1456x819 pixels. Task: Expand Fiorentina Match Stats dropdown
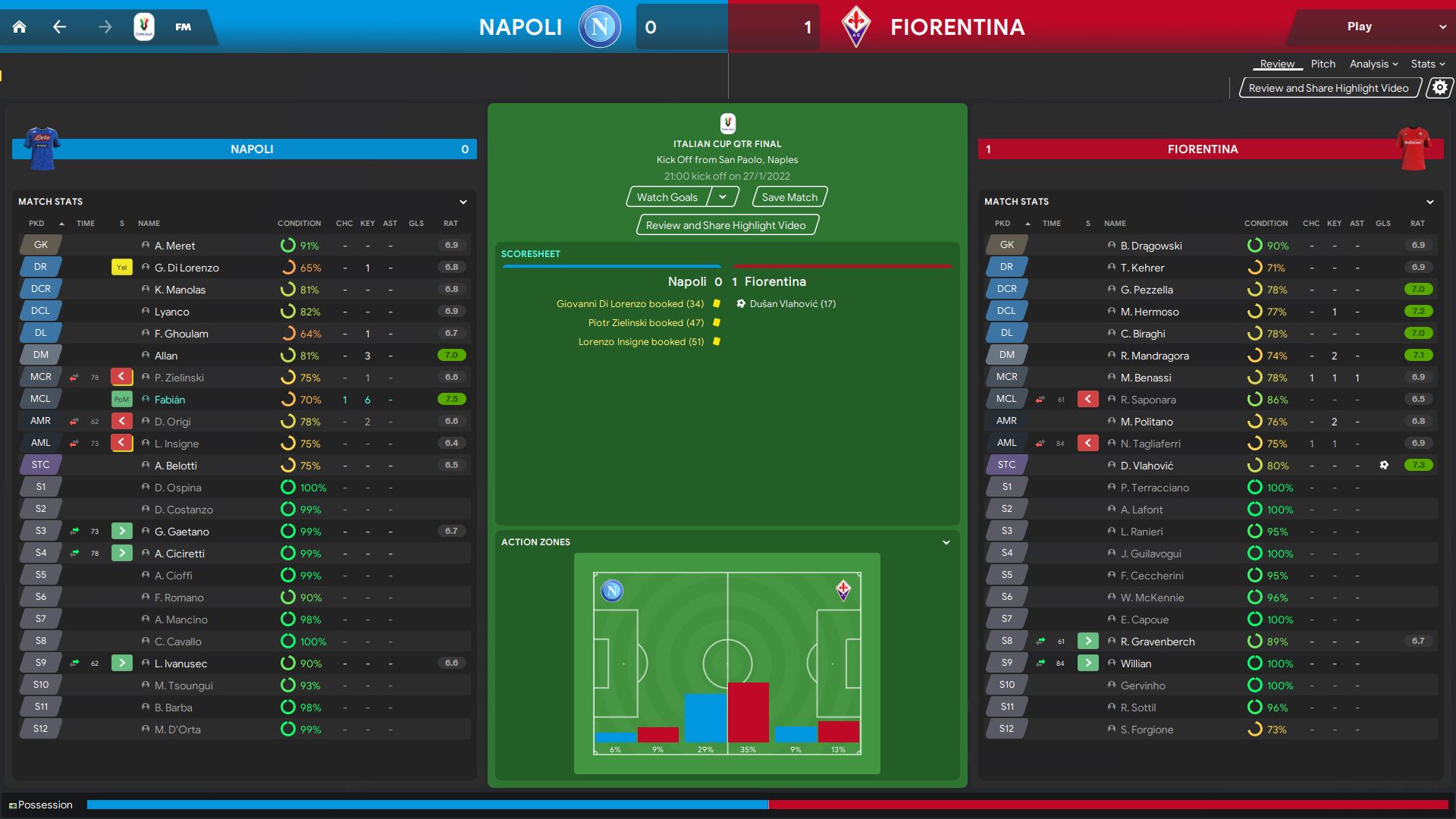click(1429, 202)
